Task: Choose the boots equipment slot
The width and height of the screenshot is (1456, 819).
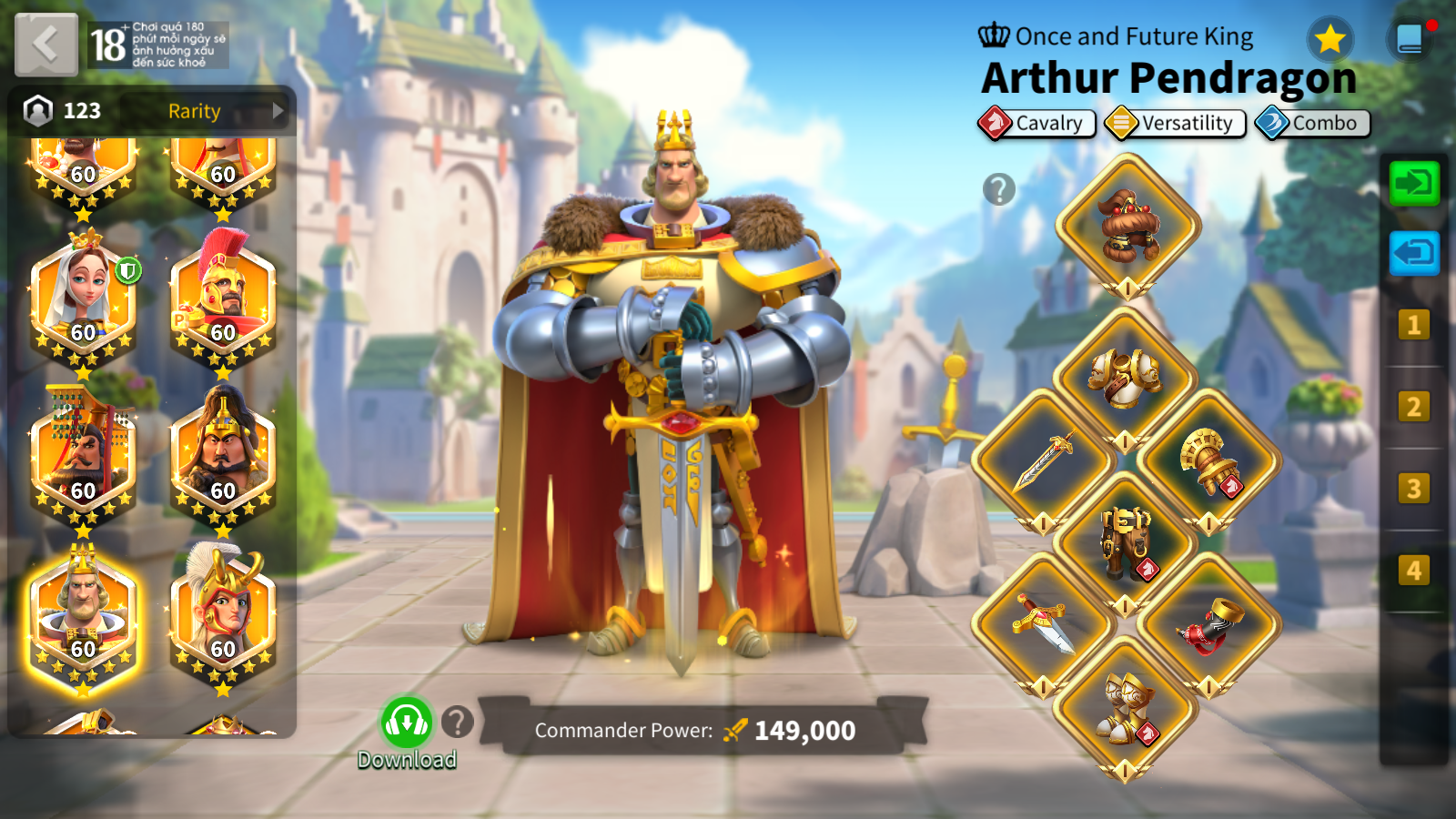Action: point(1126,707)
